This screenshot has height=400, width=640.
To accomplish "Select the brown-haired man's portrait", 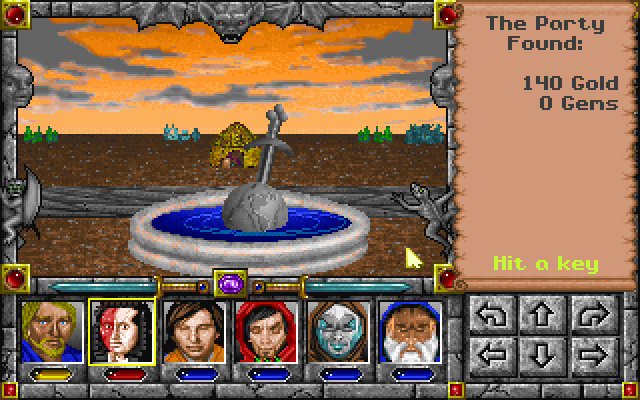I will click(x=193, y=331).
